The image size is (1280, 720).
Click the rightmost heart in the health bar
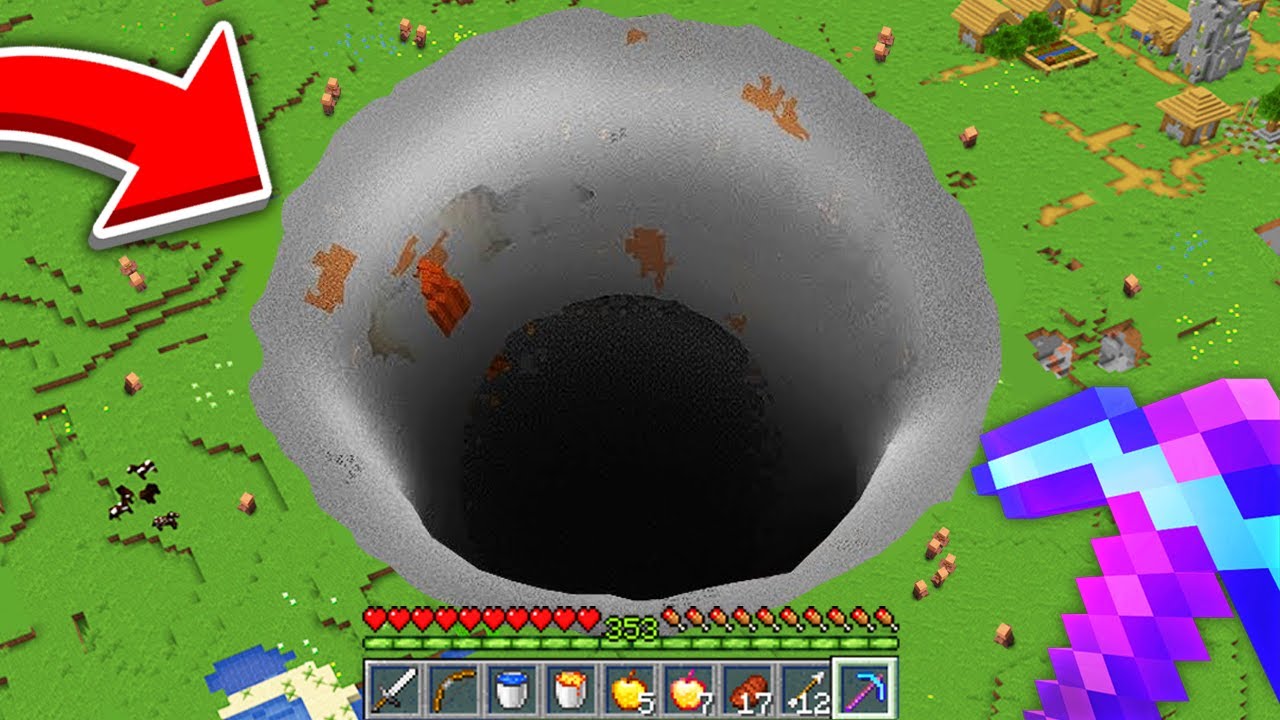tap(587, 620)
